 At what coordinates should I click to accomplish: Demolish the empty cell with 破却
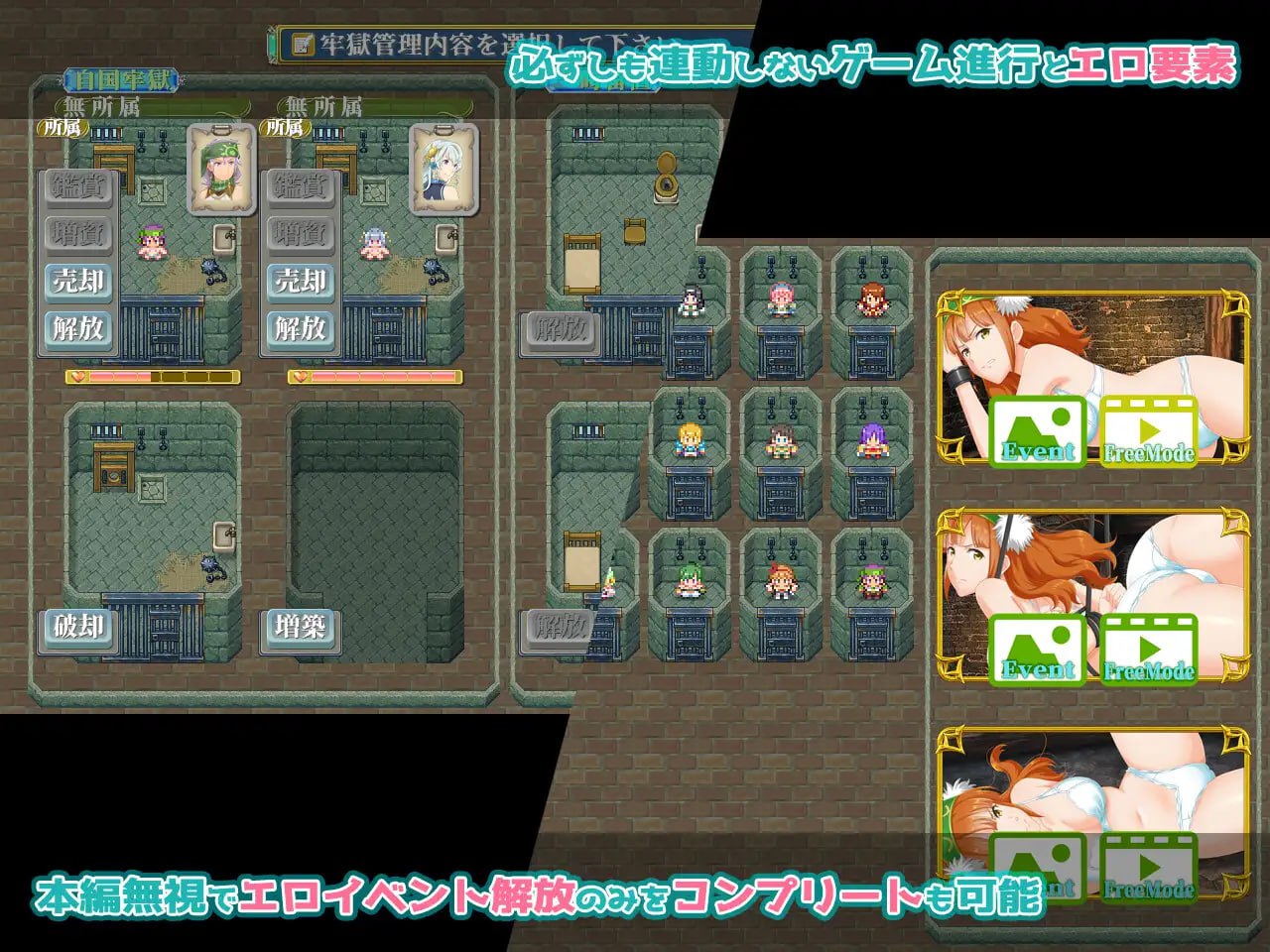click(78, 628)
